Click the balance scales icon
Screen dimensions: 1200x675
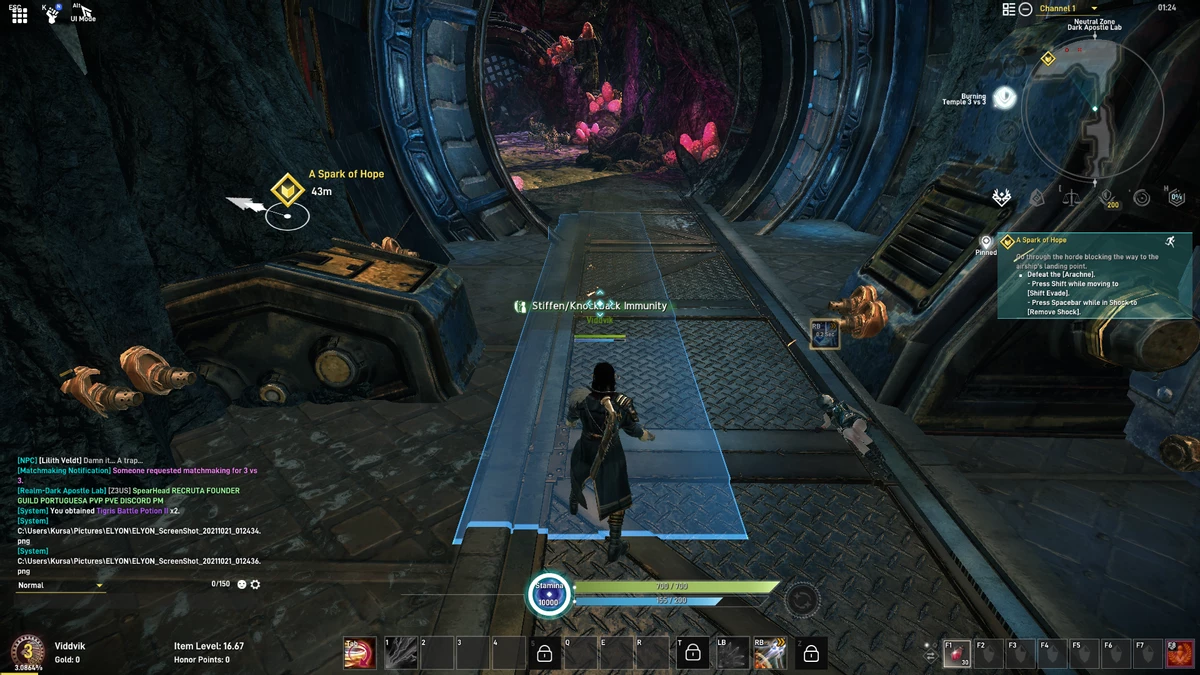[1072, 198]
